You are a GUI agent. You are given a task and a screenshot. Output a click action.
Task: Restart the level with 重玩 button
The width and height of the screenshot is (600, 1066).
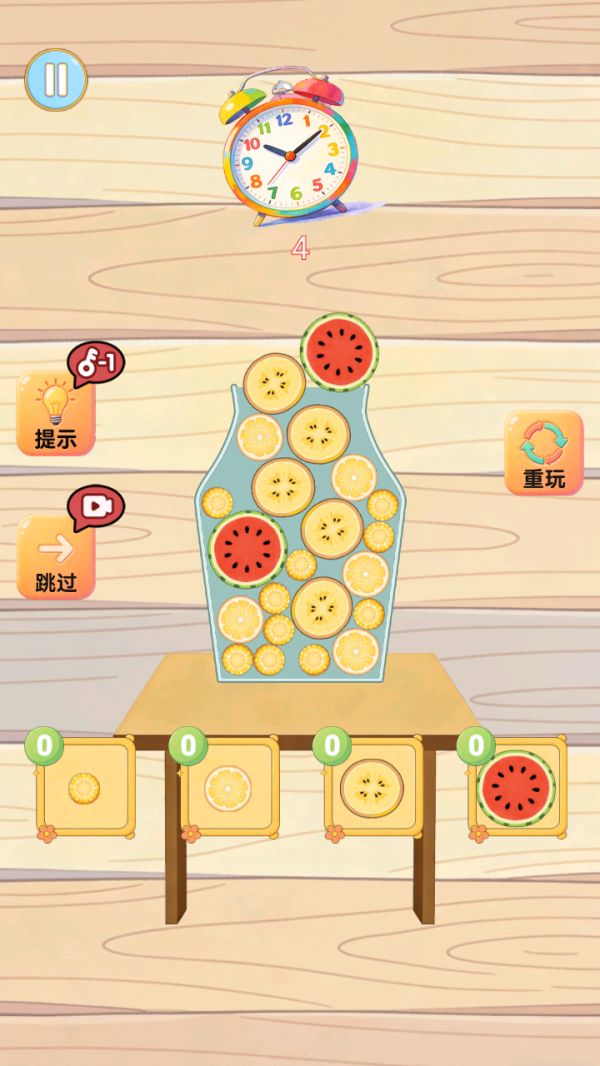(x=543, y=453)
